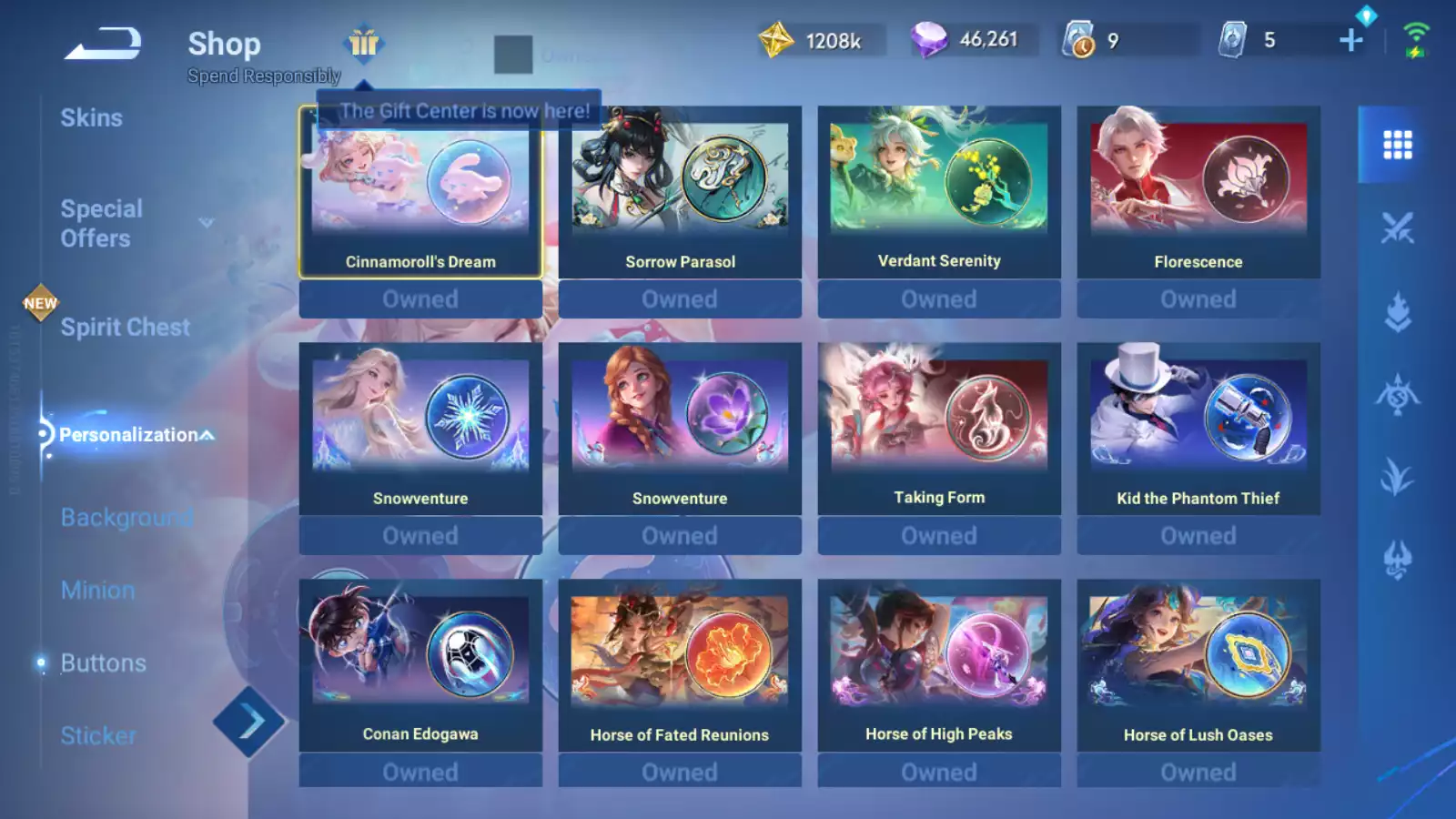This screenshot has width=1456, height=819.
Task: Collapse the Personalization category
Action: coord(136,435)
